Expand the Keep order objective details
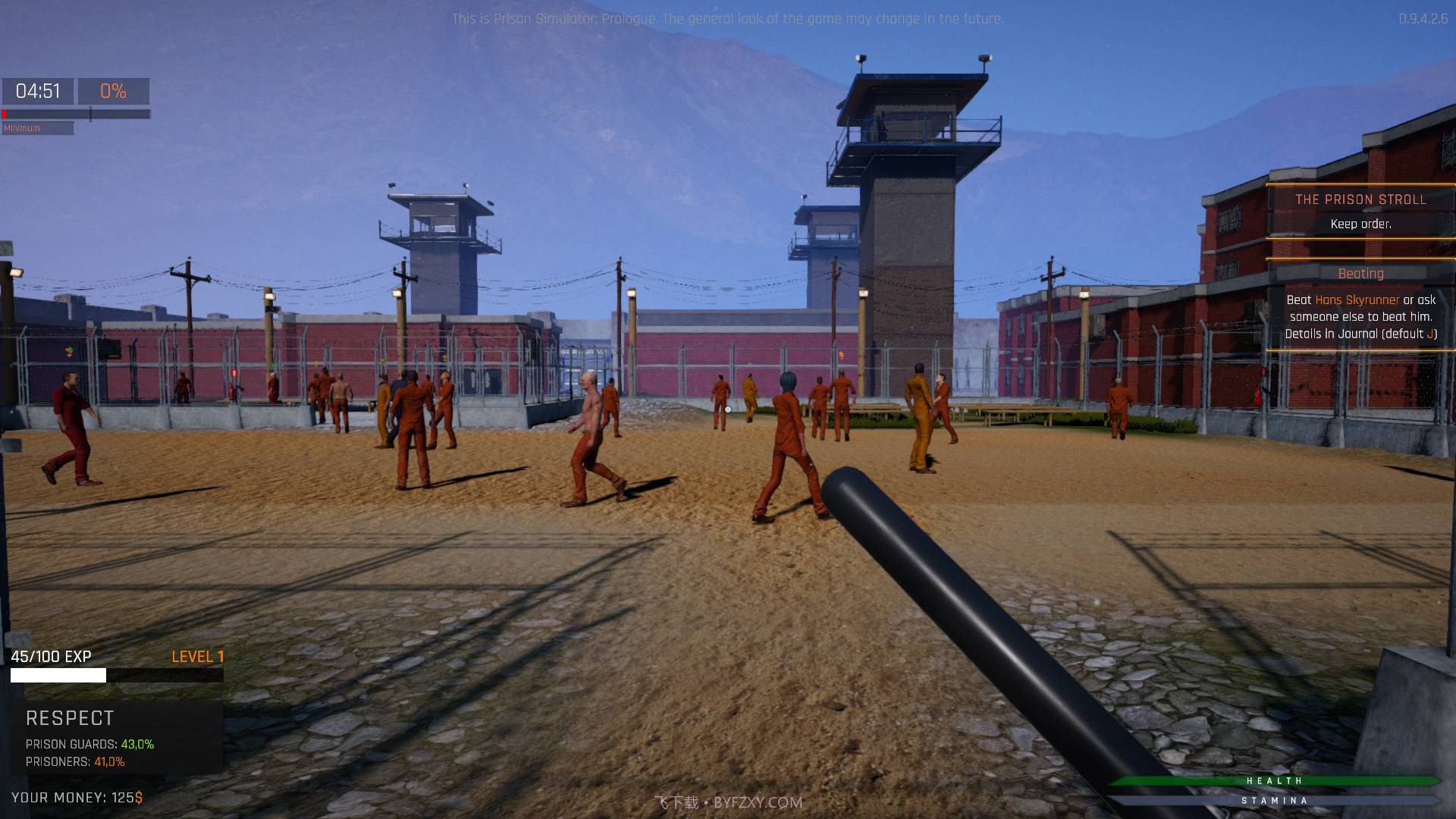The width and height of the screenshot is (1456, 819). pos(1361,224)
